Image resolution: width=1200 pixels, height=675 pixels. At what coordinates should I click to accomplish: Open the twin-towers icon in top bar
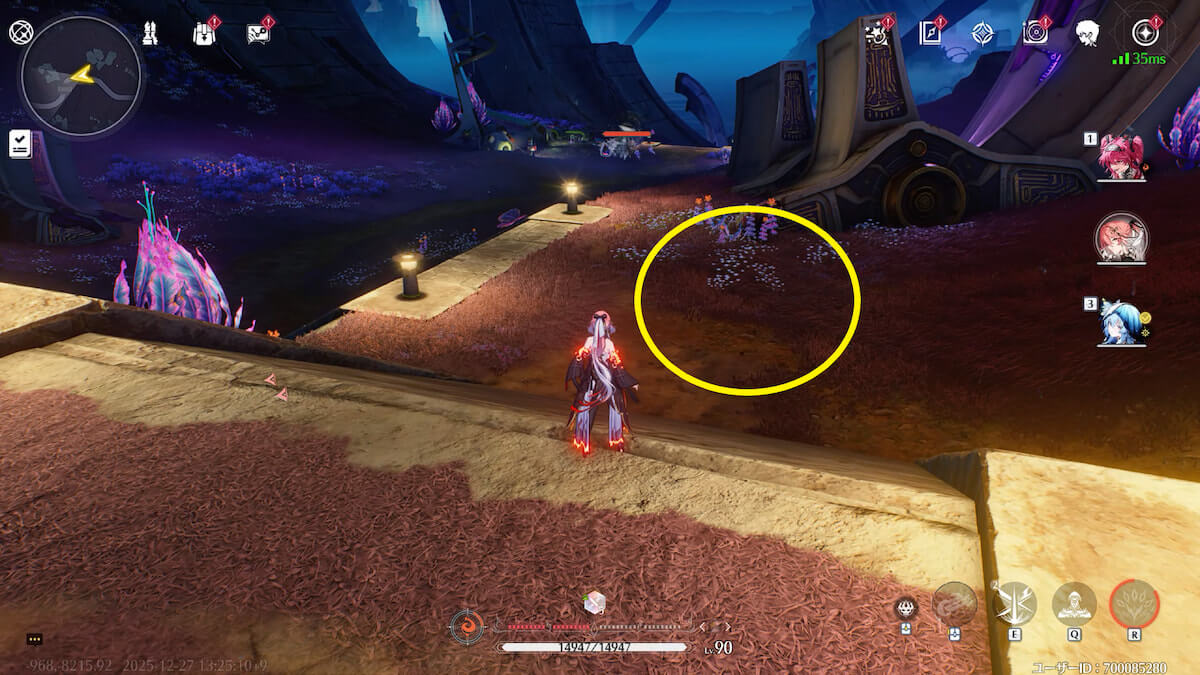(150, 33)
